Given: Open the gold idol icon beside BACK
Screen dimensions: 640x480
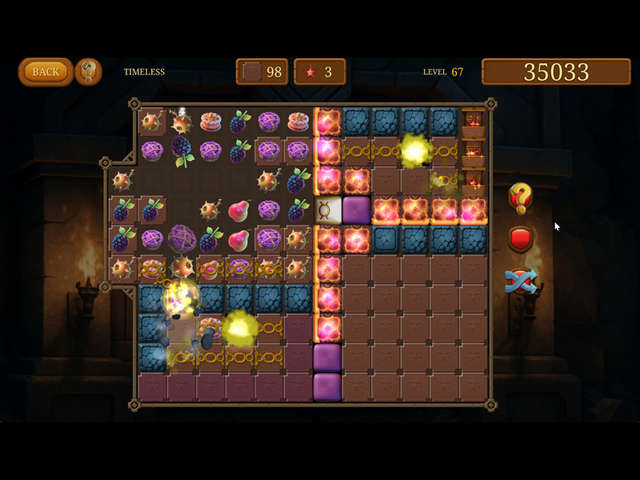Looking at the screenshot, I should (x=89, y=71).
